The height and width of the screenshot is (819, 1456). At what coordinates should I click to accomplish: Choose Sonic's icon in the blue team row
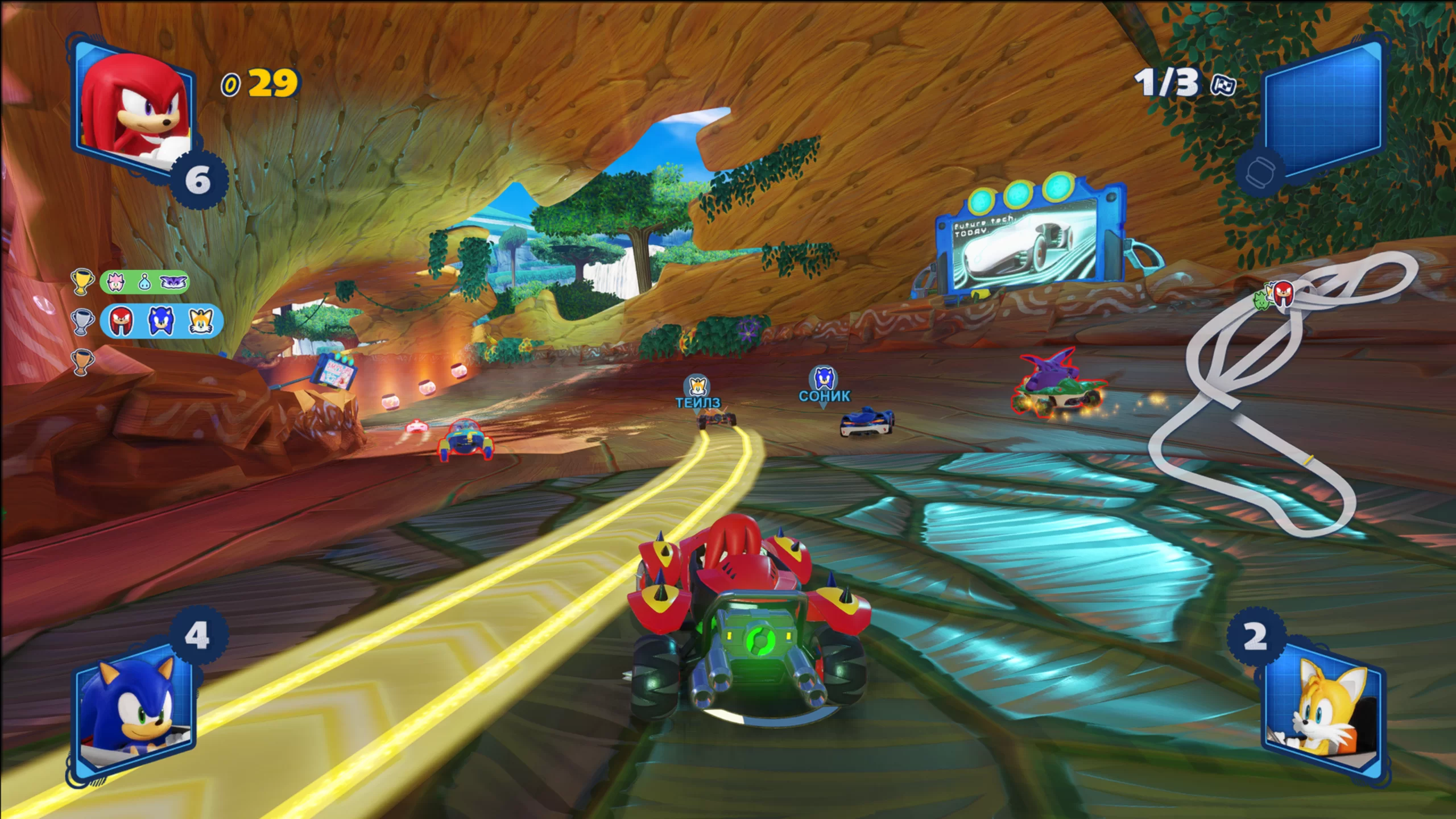coord(159,321)
